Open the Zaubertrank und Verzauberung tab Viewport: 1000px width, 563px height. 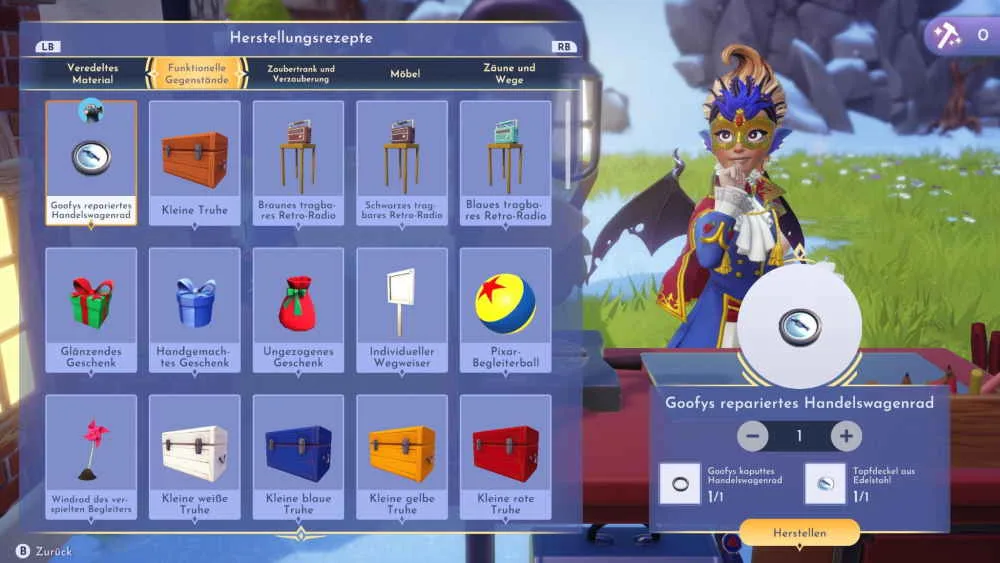point(301,74)
